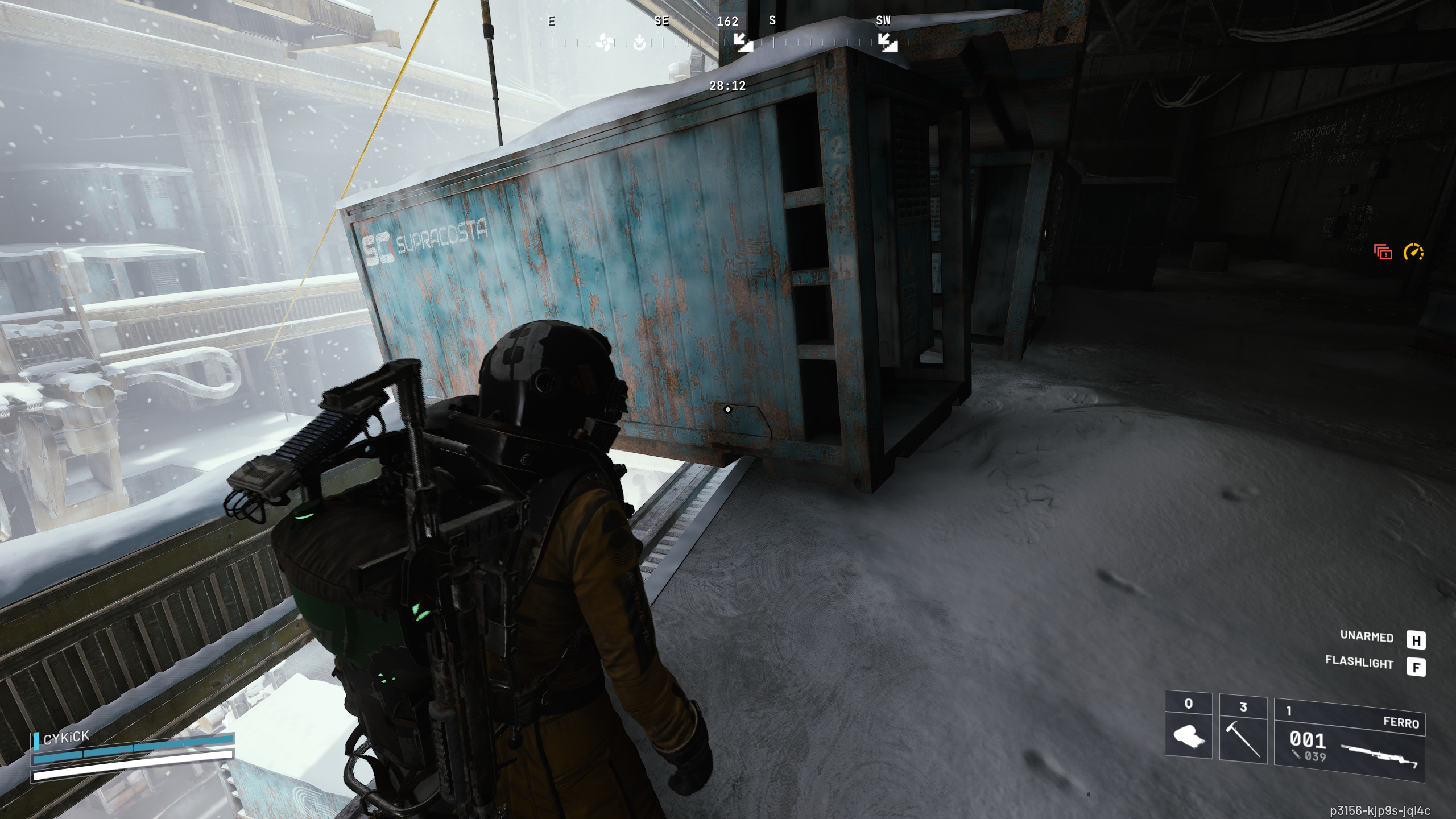Select the pickaxe in hotbar slot 3
Screen dimensions: 1456x819
[x=1242, y=741]
